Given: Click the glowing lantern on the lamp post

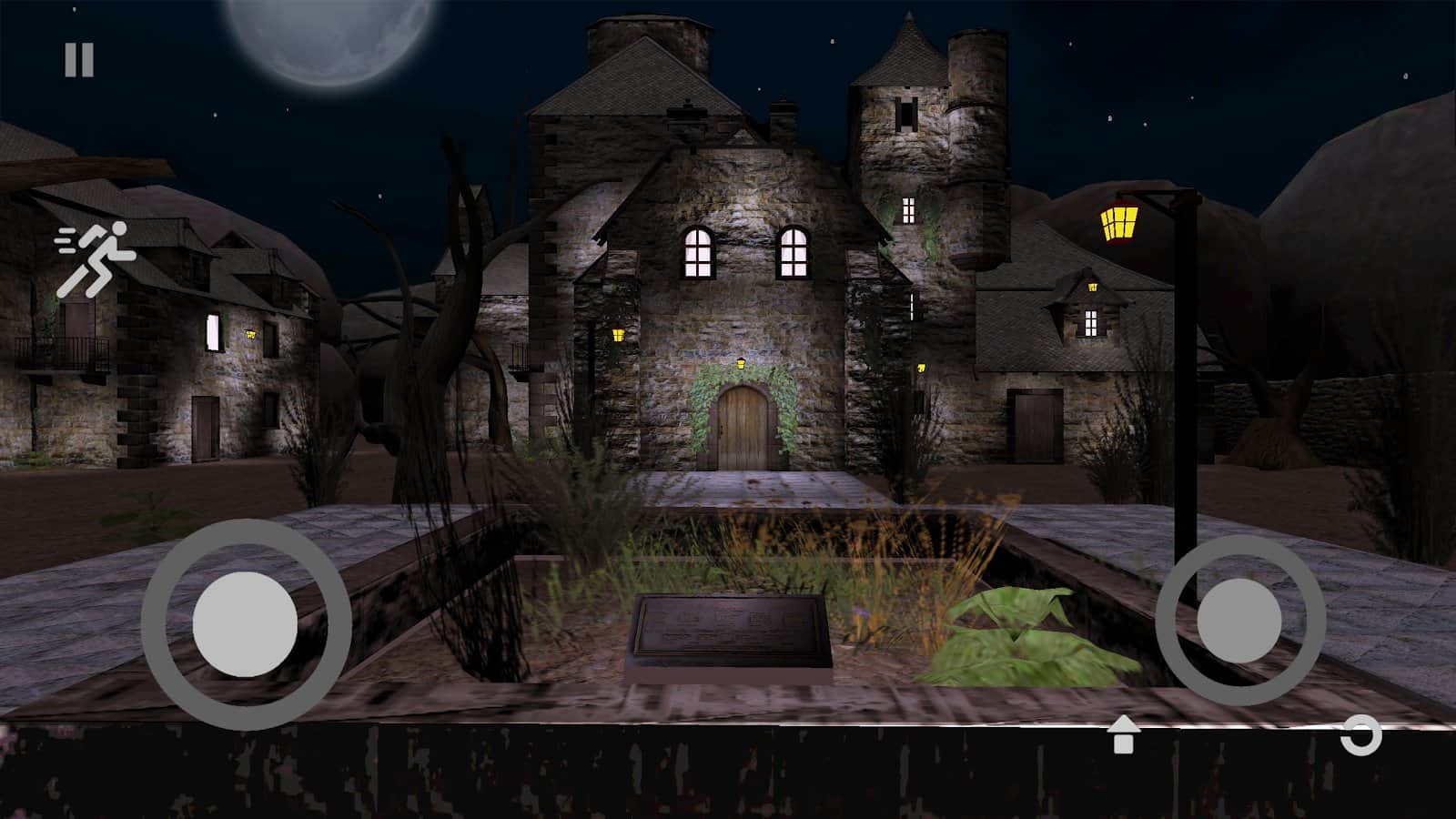Looking at the screenshot, I should (1117, 221).
